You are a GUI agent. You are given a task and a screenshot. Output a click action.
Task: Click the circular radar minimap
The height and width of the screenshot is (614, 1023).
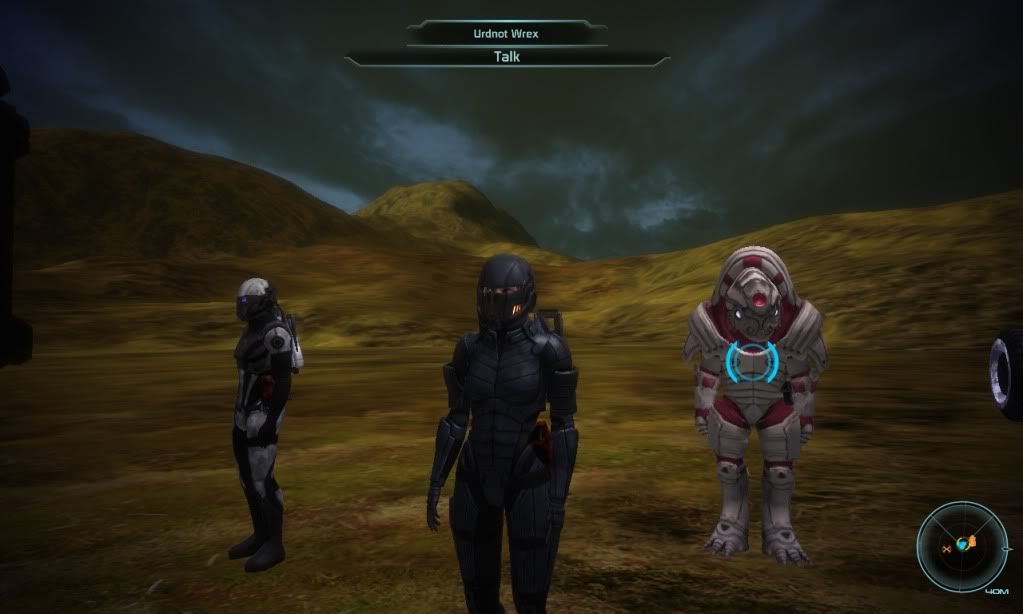964,546
